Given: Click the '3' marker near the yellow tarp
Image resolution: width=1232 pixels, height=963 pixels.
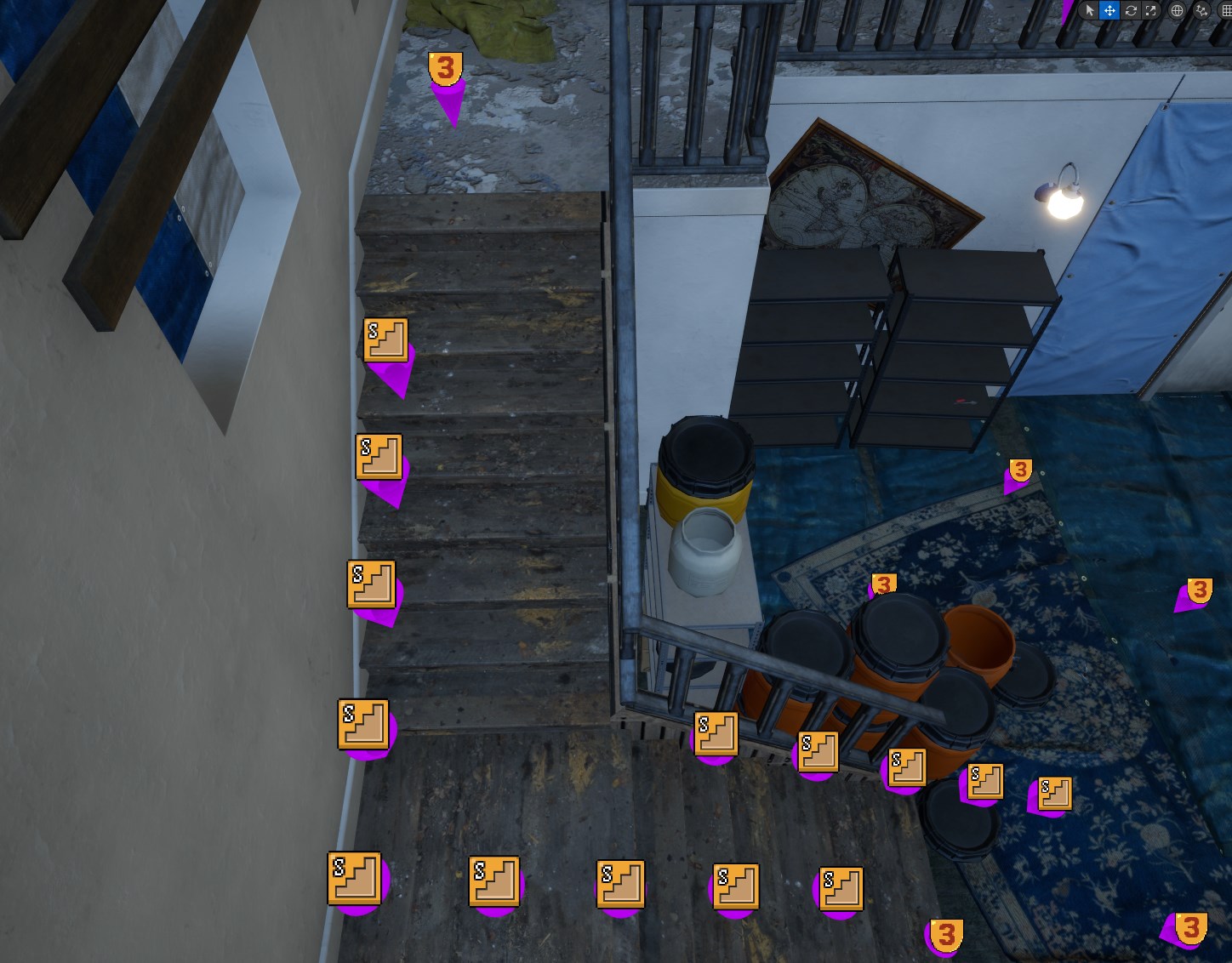Looking at the screenshot, I should pyautogui.click(x=444, y=66).
